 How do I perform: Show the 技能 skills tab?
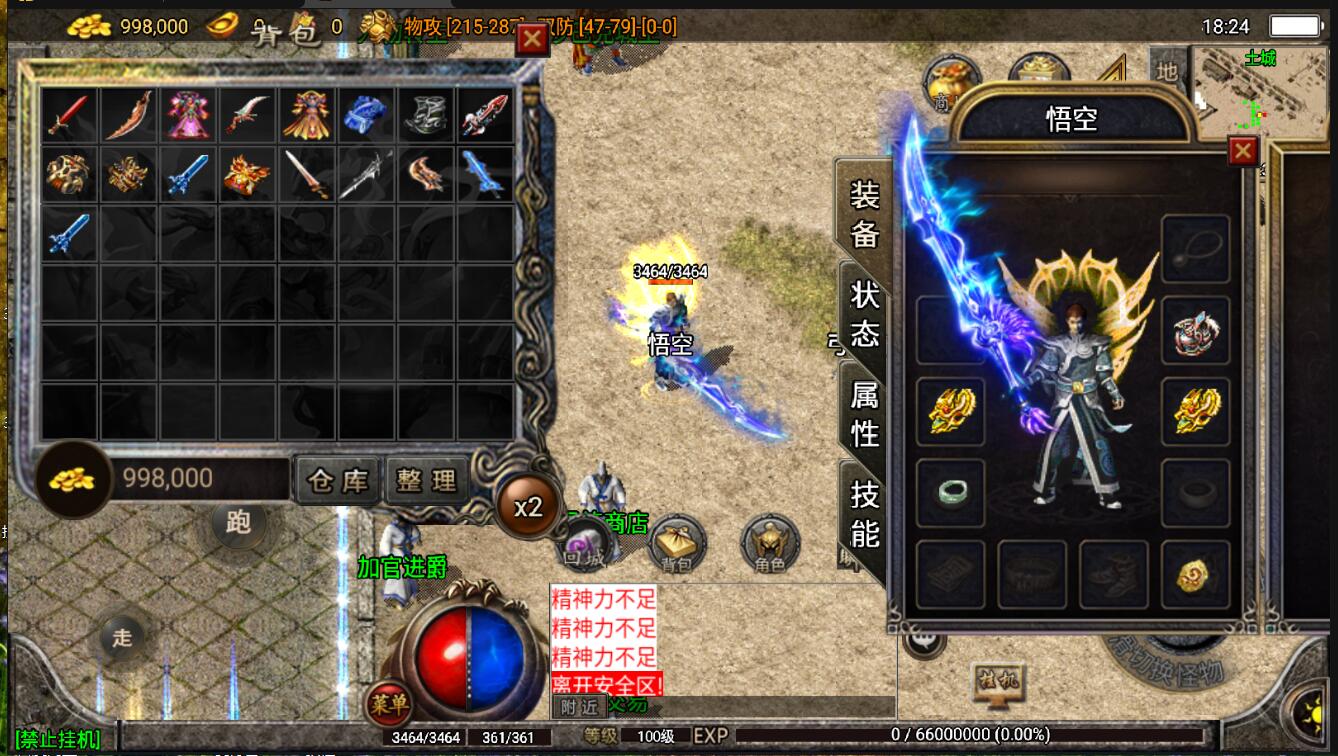coord(864,514)
